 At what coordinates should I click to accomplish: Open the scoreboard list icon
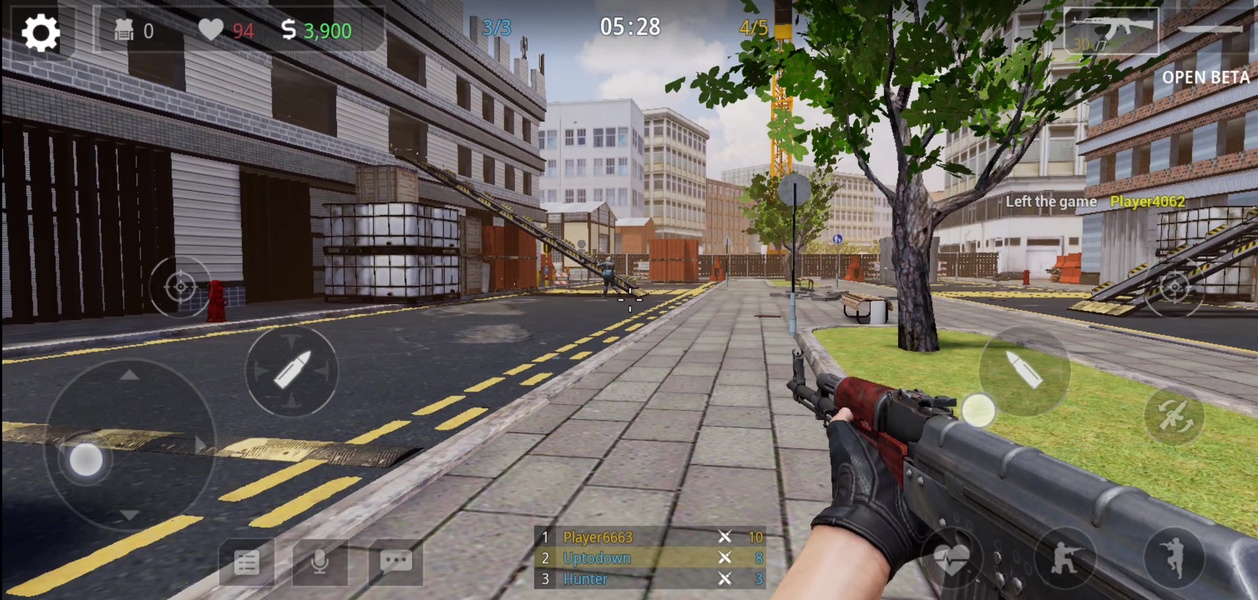[246, 562]
